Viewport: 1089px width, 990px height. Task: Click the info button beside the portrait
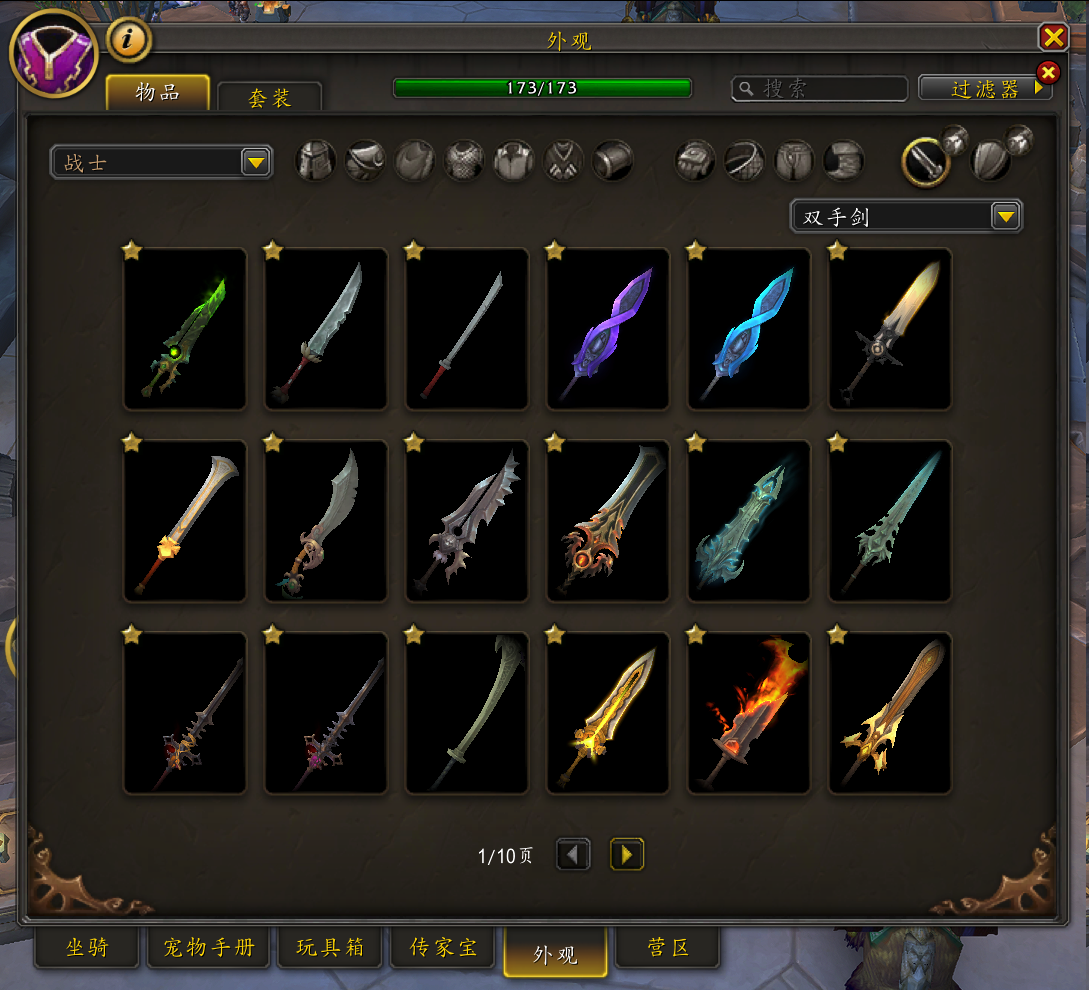pyautogui.click(x=128, y=40)
